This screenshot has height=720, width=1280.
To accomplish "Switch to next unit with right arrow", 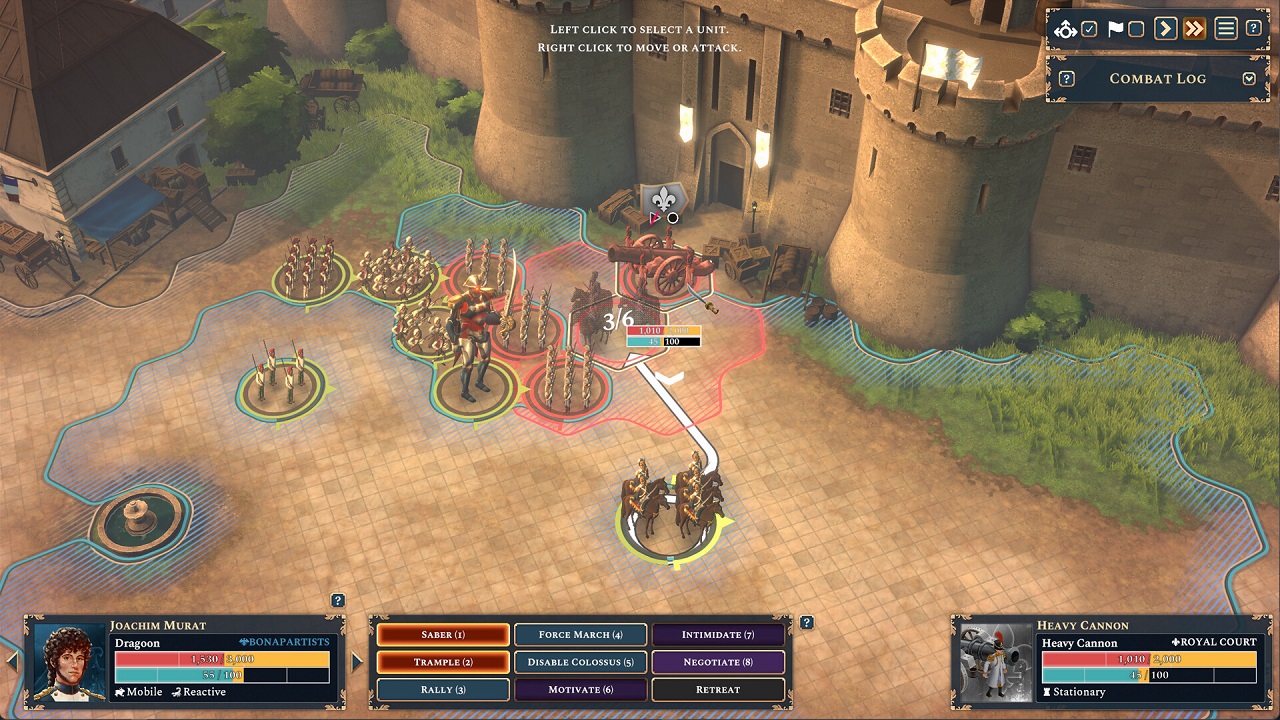I will [357, 661].
